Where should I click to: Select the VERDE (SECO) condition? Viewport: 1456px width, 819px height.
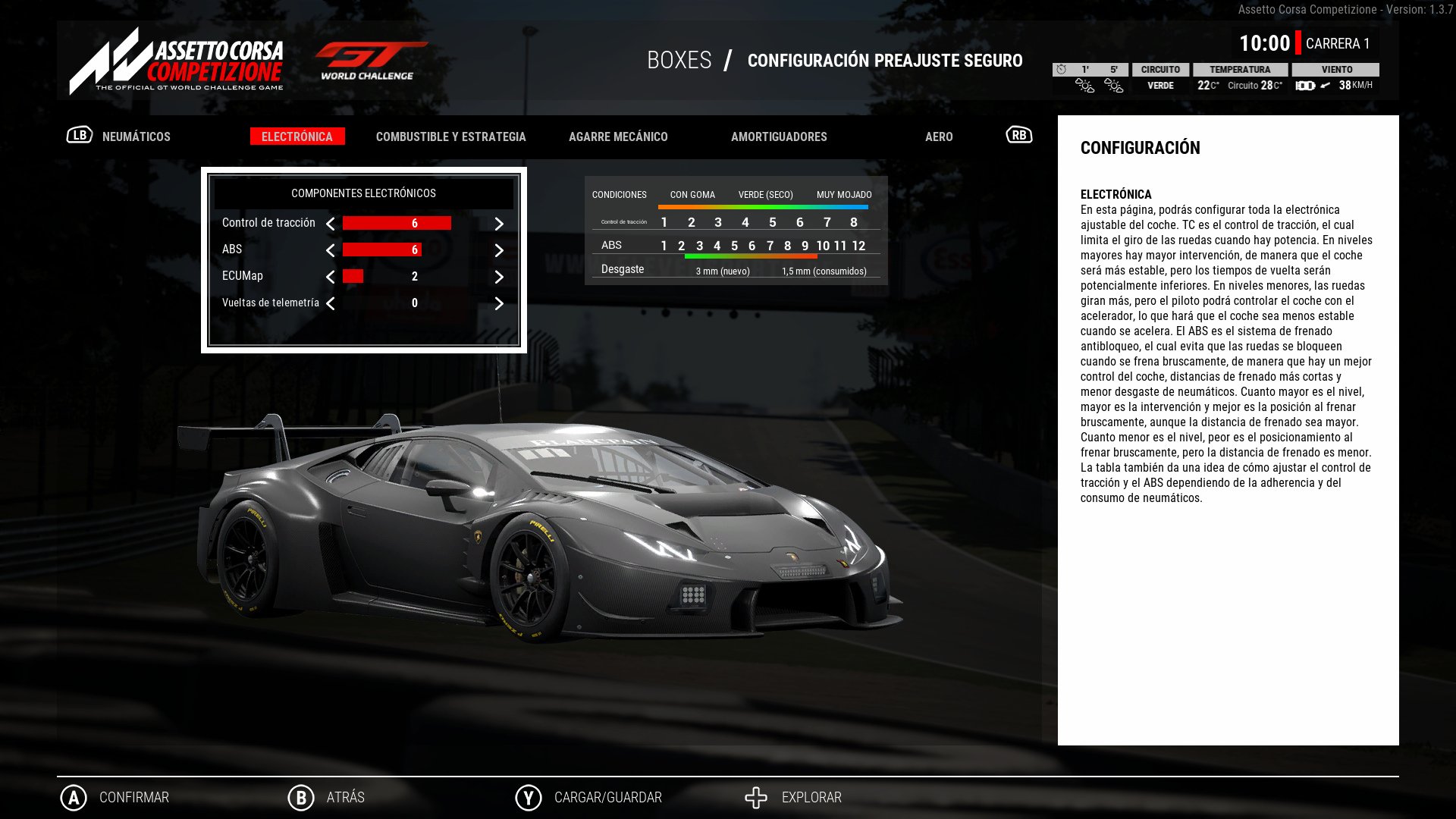(765, 194)
